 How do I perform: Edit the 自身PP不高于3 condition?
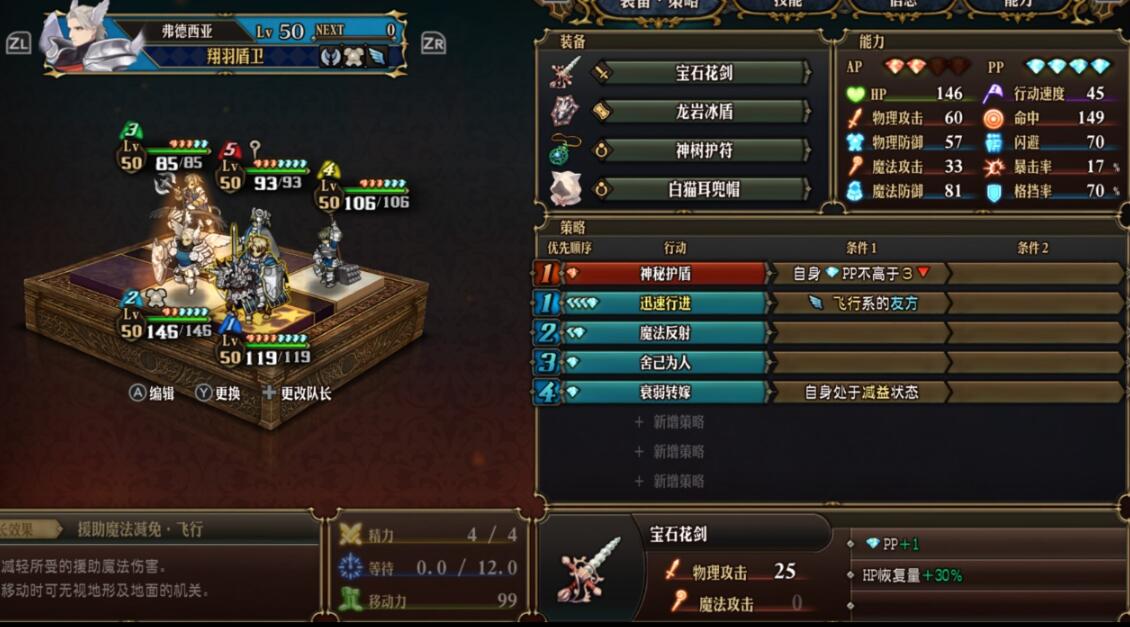(860, 273)
